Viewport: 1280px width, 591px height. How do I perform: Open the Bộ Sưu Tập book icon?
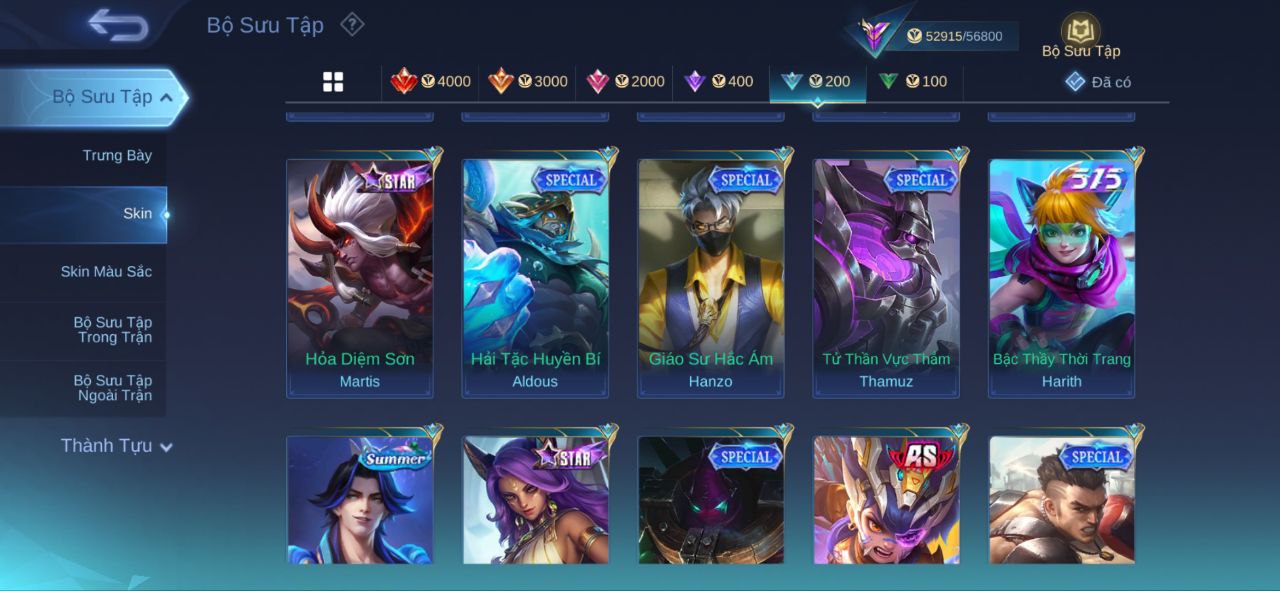click(x=1080, y=32)
